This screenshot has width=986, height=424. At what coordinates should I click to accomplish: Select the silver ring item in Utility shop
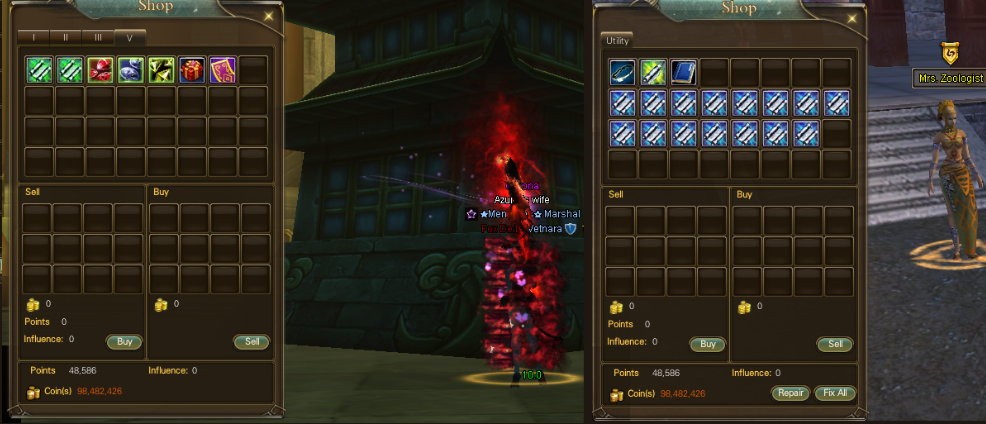point(623,72)
